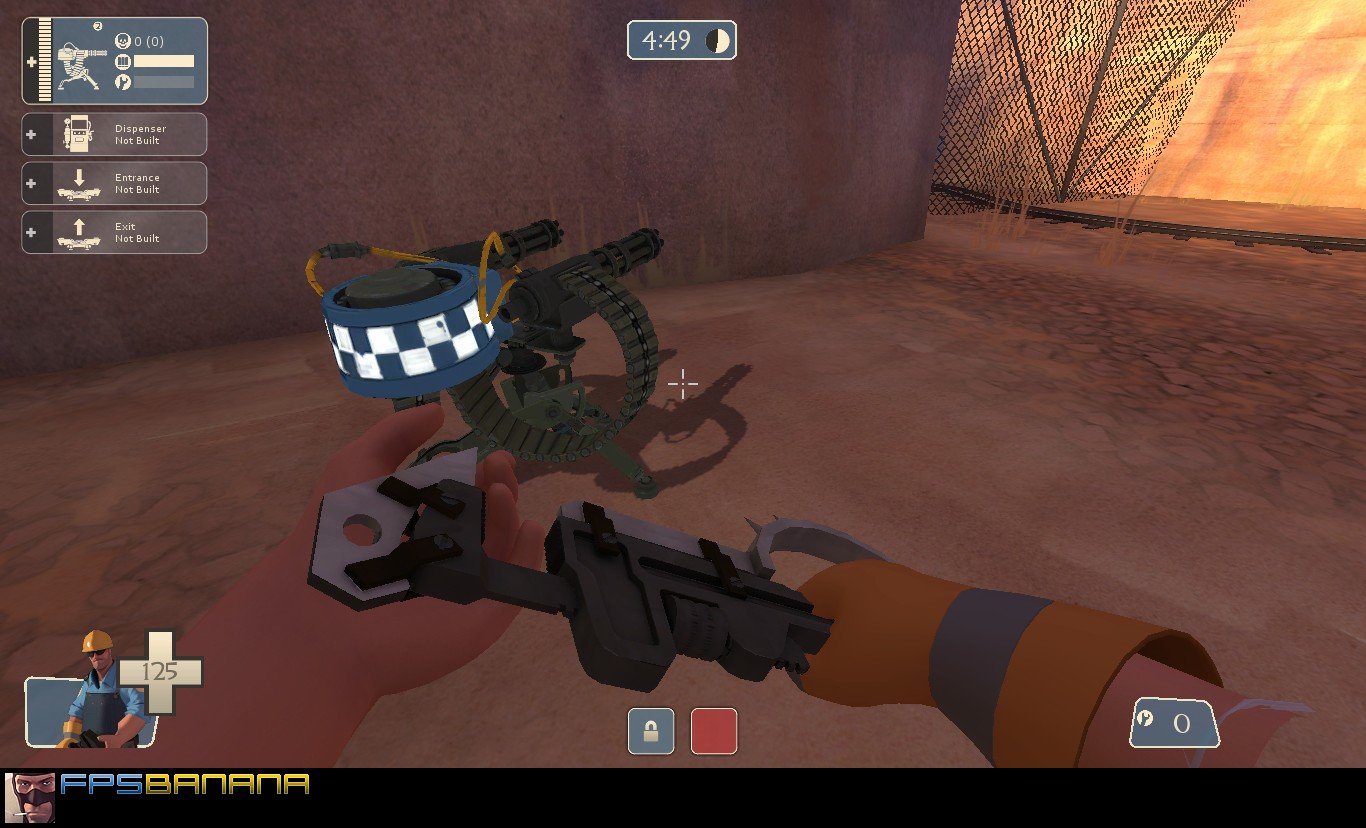Click the round-state half-moon icon beside the timer
The image size is (1366, 828).
(716, 41)
